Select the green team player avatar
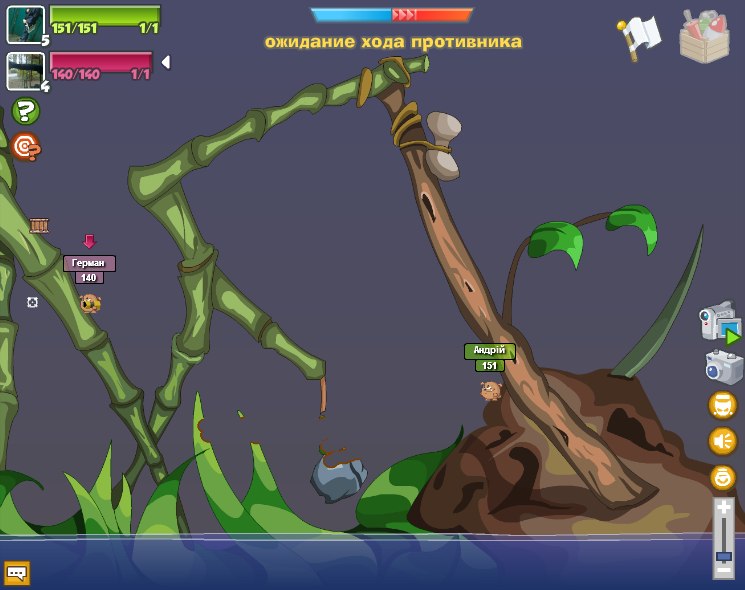 tap(25, 24)
